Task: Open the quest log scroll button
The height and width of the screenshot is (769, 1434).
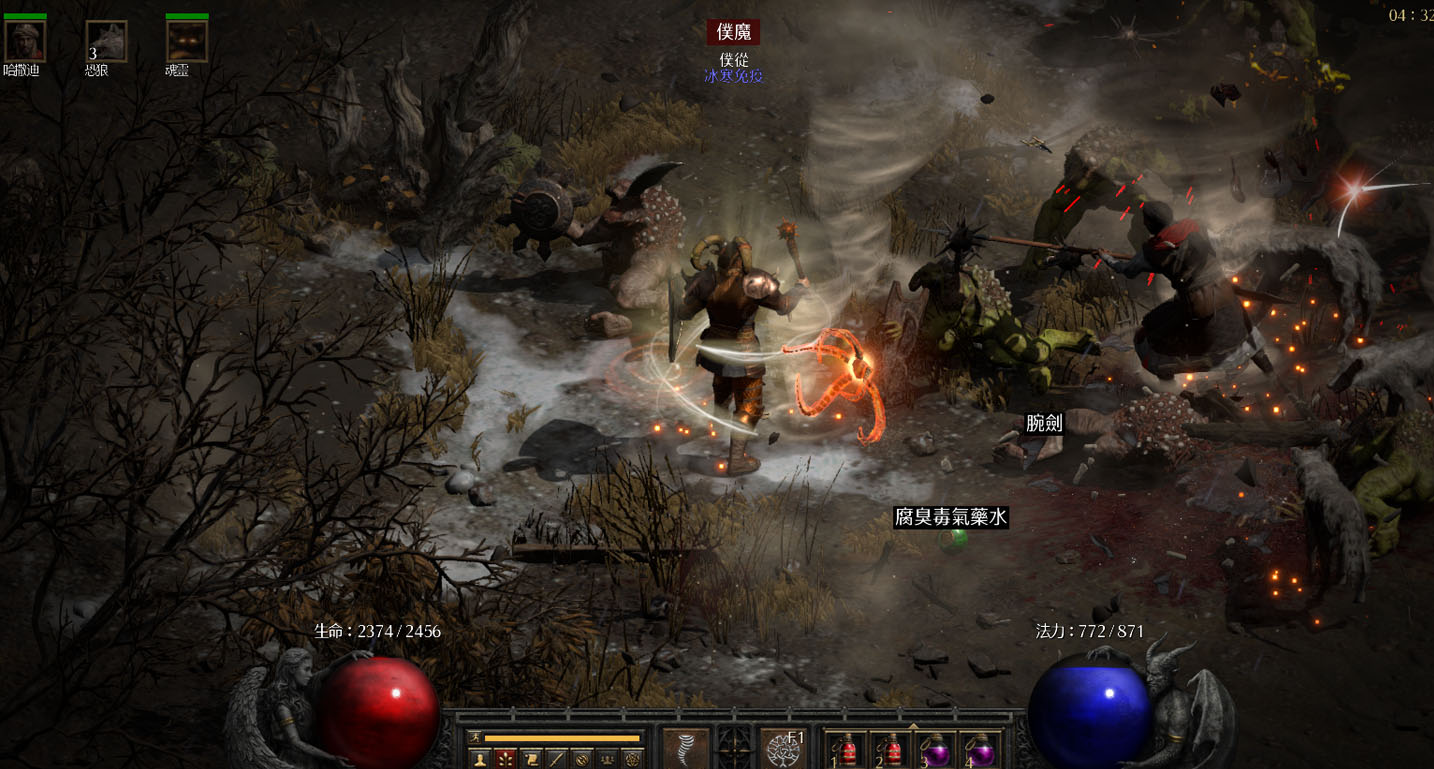Action: (532, 759)
